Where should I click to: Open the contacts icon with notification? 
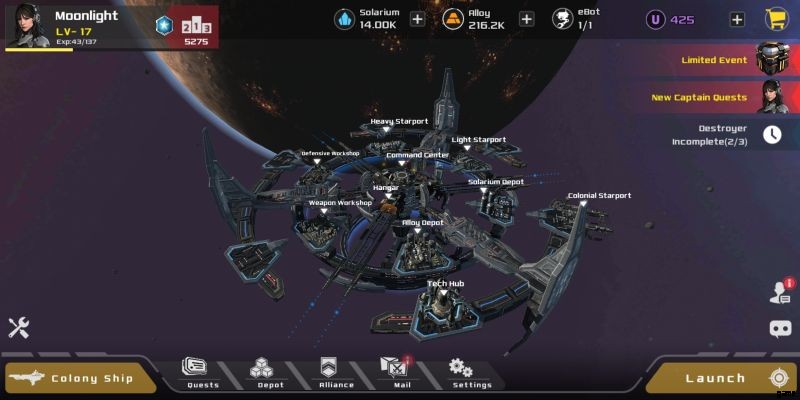tap(779, 293)
